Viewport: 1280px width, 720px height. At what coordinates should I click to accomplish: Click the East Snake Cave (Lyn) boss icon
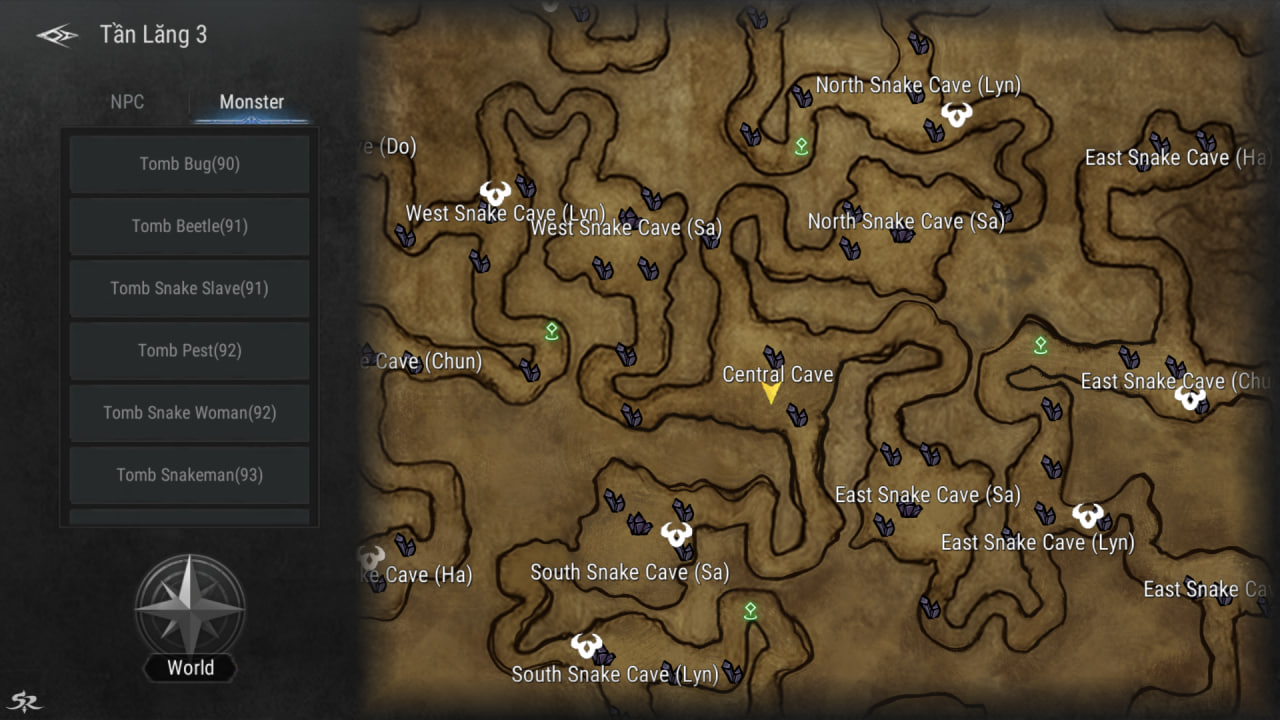(1088, 516)
